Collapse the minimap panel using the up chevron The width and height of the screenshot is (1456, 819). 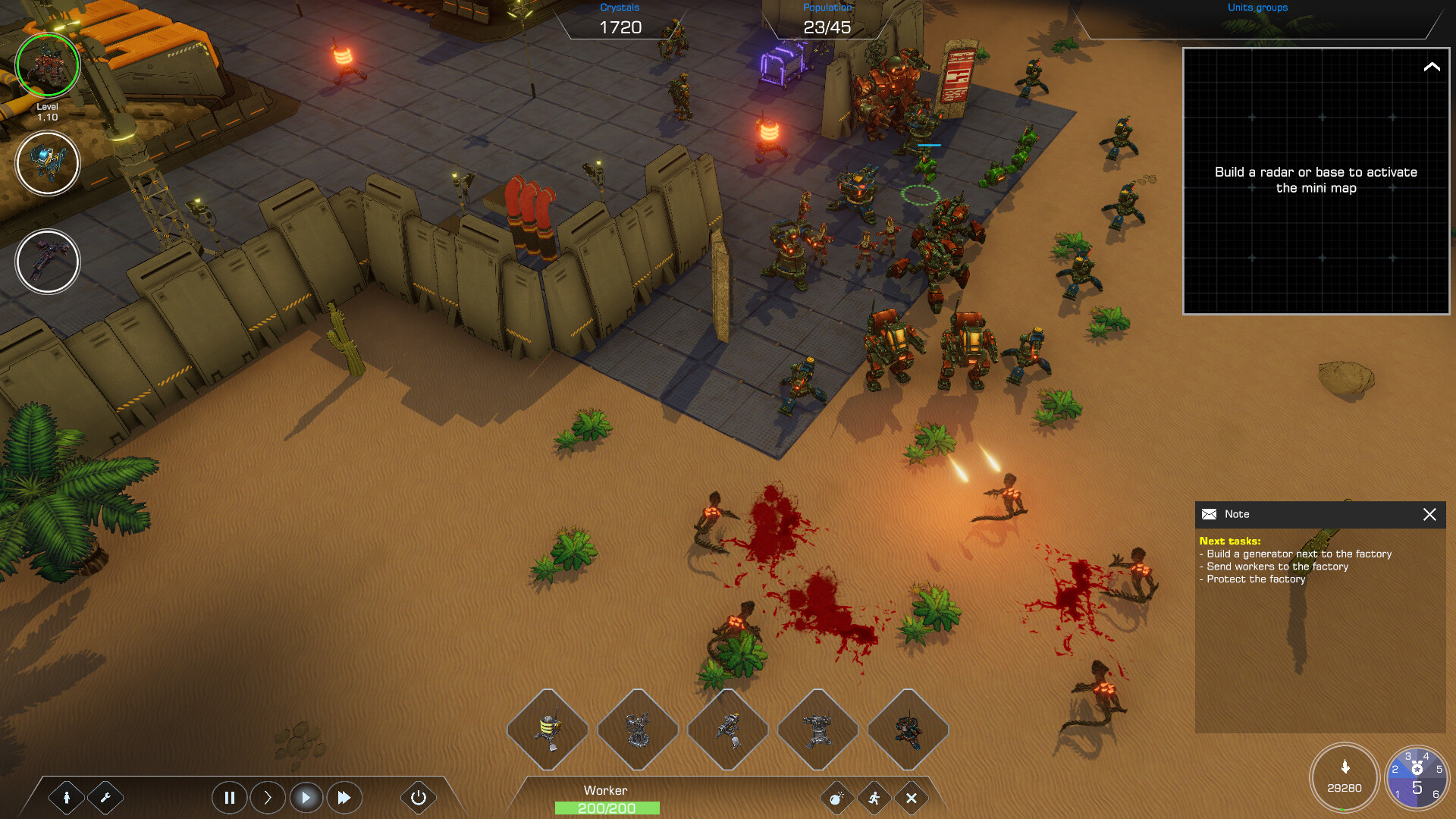pos(1432,67)
